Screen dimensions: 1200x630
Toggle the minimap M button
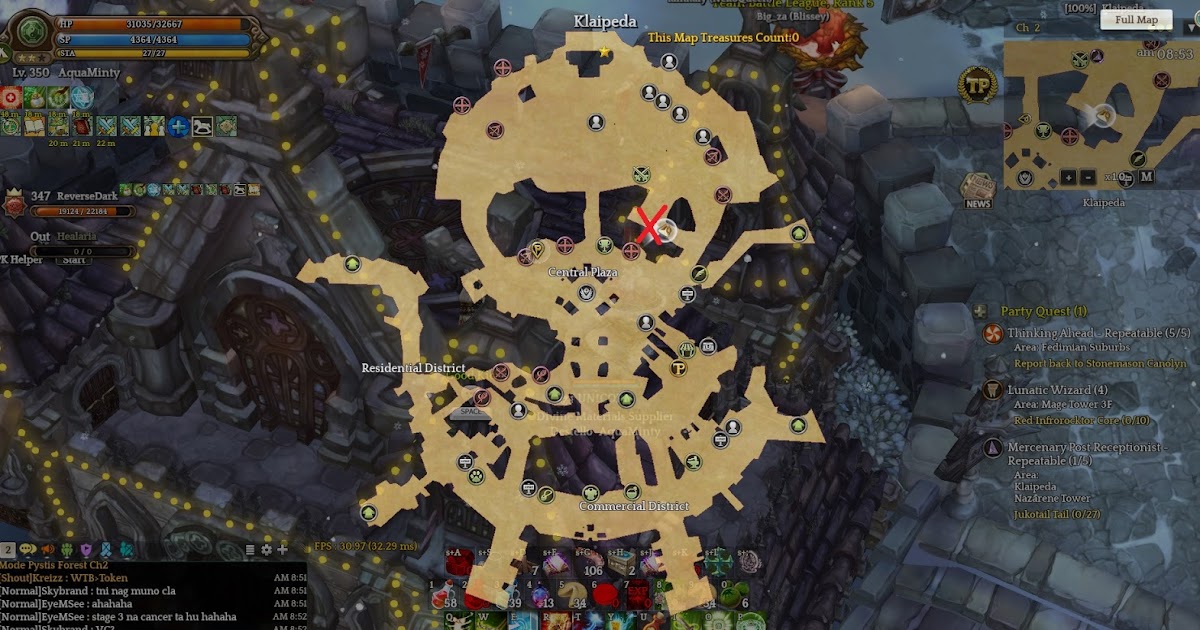pos(1146,177)
